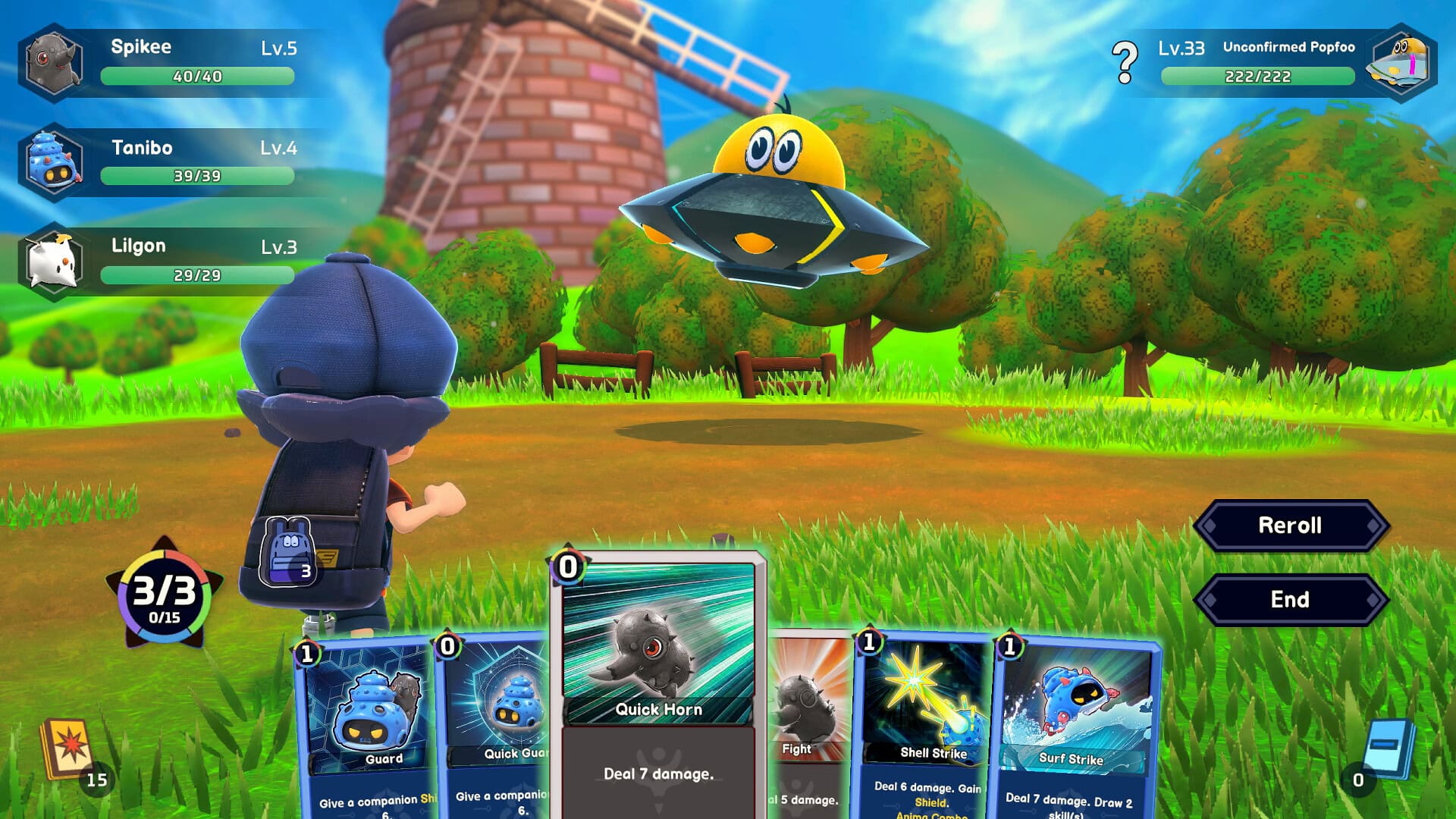Open the blue discard pile book
1456x819 pixels.
[1388, 749]
